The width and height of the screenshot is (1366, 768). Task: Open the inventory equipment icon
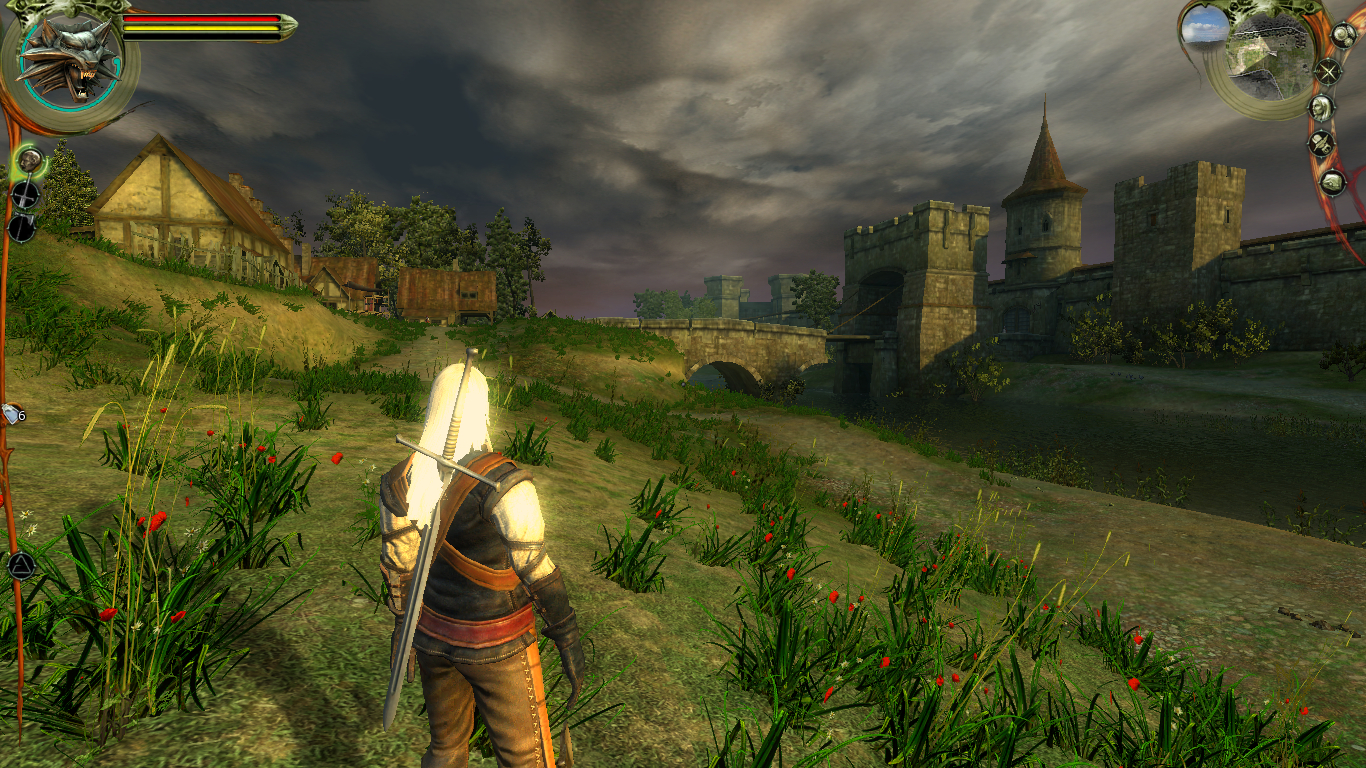coord(1322,144)
